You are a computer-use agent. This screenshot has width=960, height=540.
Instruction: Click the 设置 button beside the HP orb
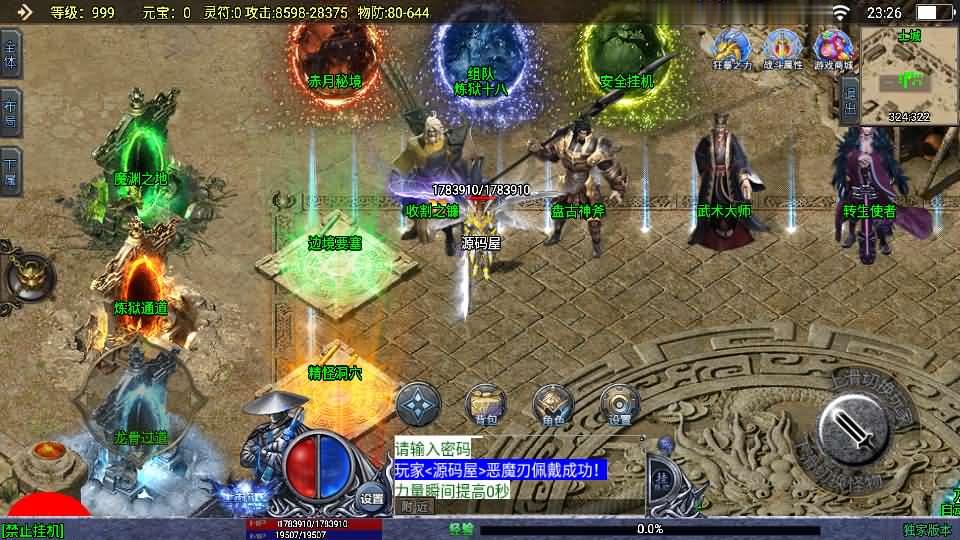tap(372, 498)
